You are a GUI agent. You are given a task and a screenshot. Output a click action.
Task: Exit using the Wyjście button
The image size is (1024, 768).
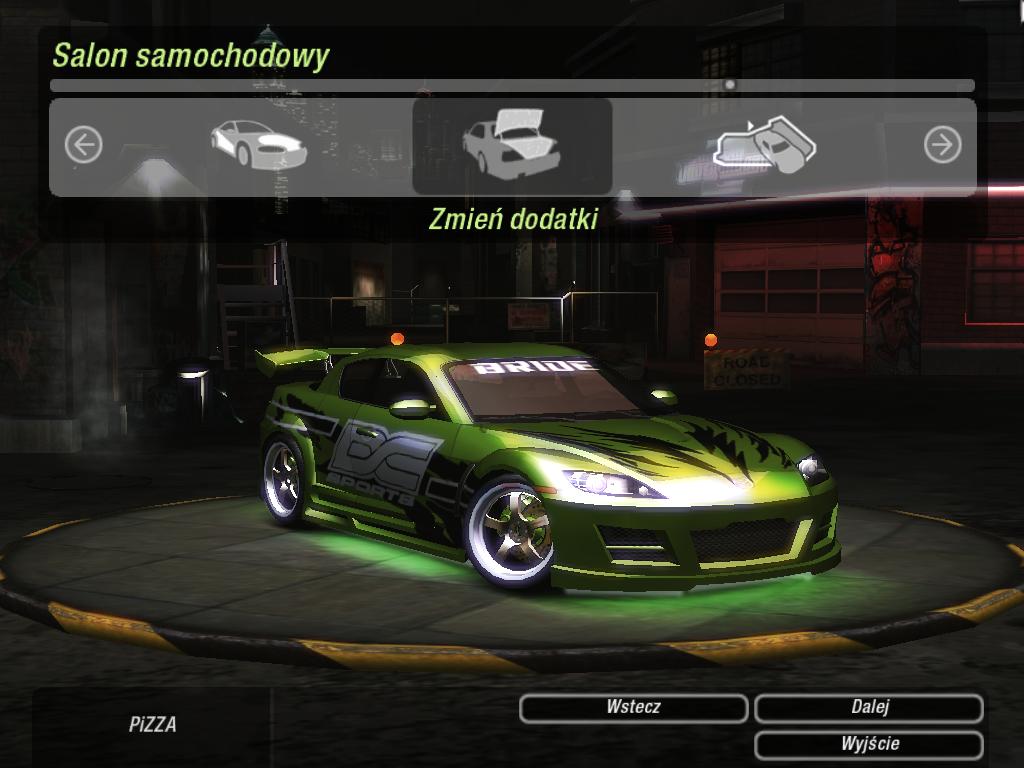coord(868,744)
